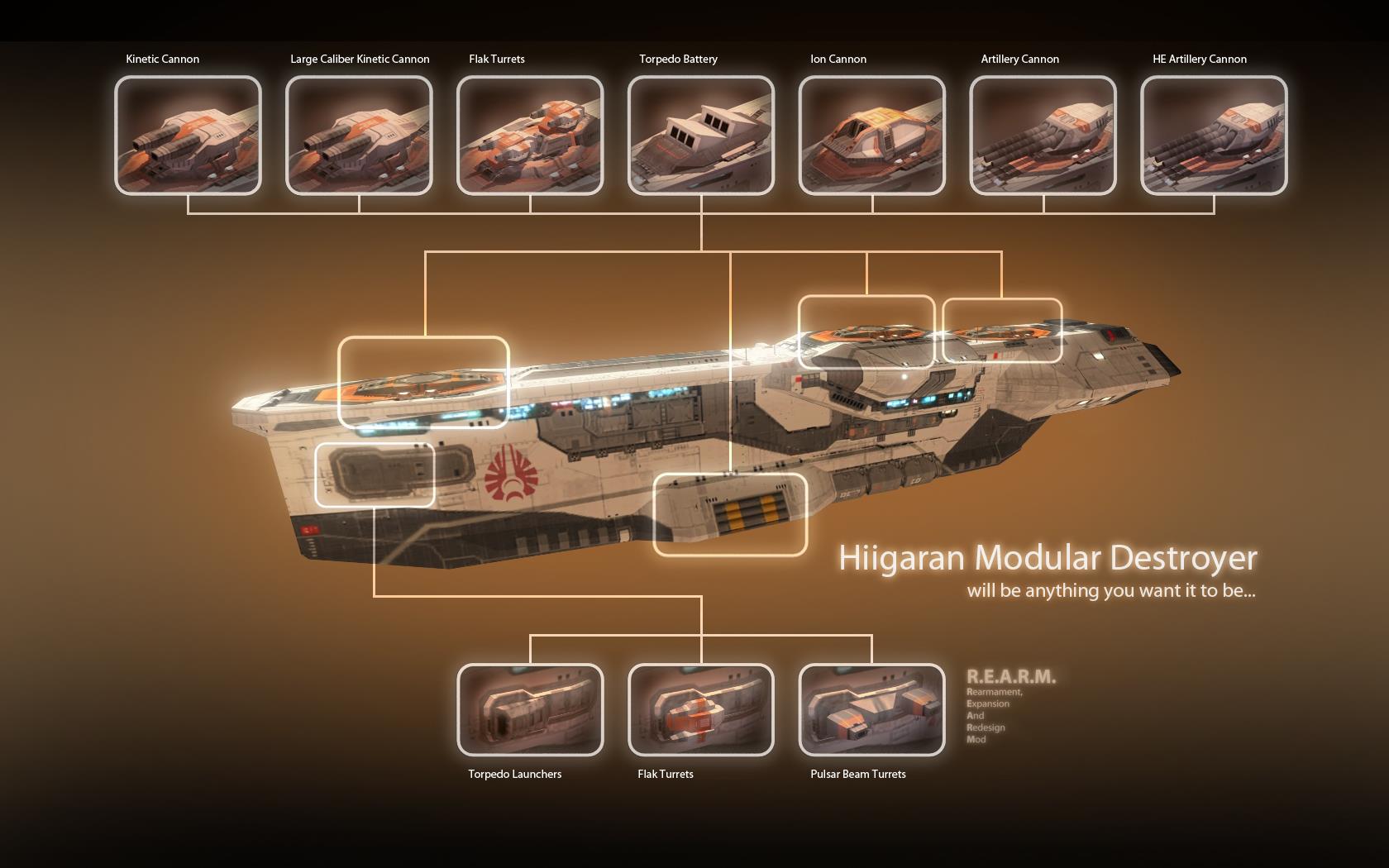Pick the Flak Turrets thumbnail beside Torpedo Launchers
Viewport: 1389px width, 868px height.
pos(701,709)
